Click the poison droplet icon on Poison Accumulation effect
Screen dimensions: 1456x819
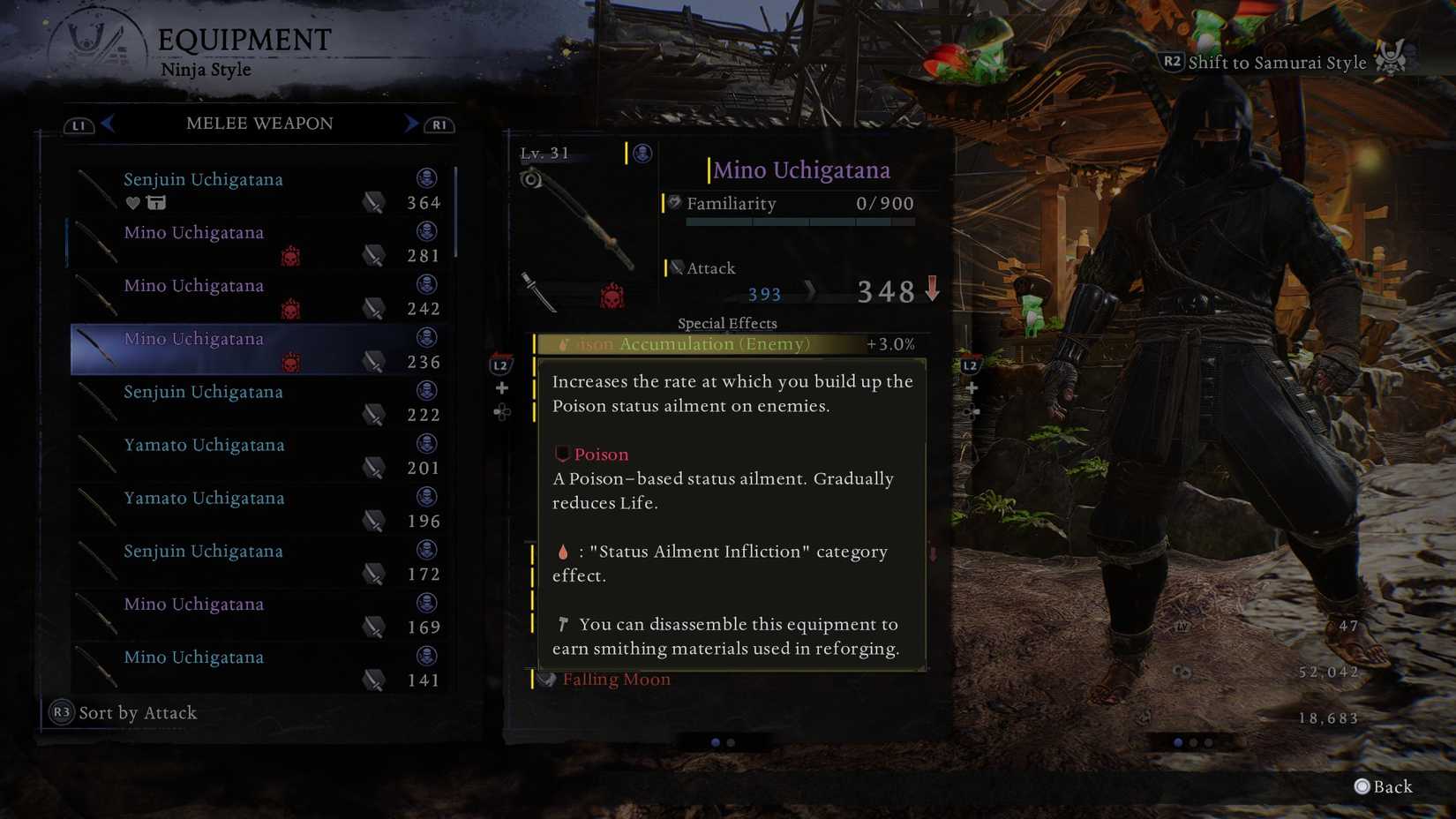pyautogui.click(x=563, y=344)
